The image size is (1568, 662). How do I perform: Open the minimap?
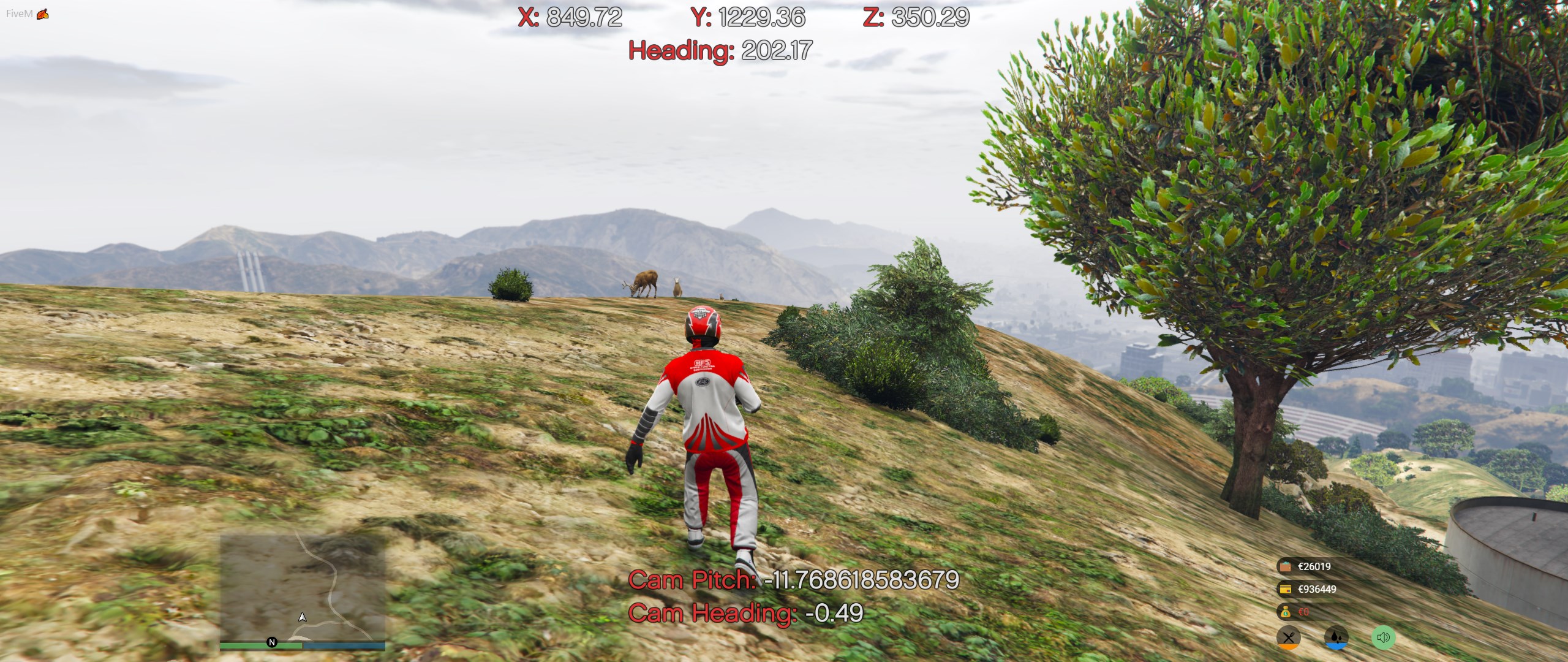point(303,587)
